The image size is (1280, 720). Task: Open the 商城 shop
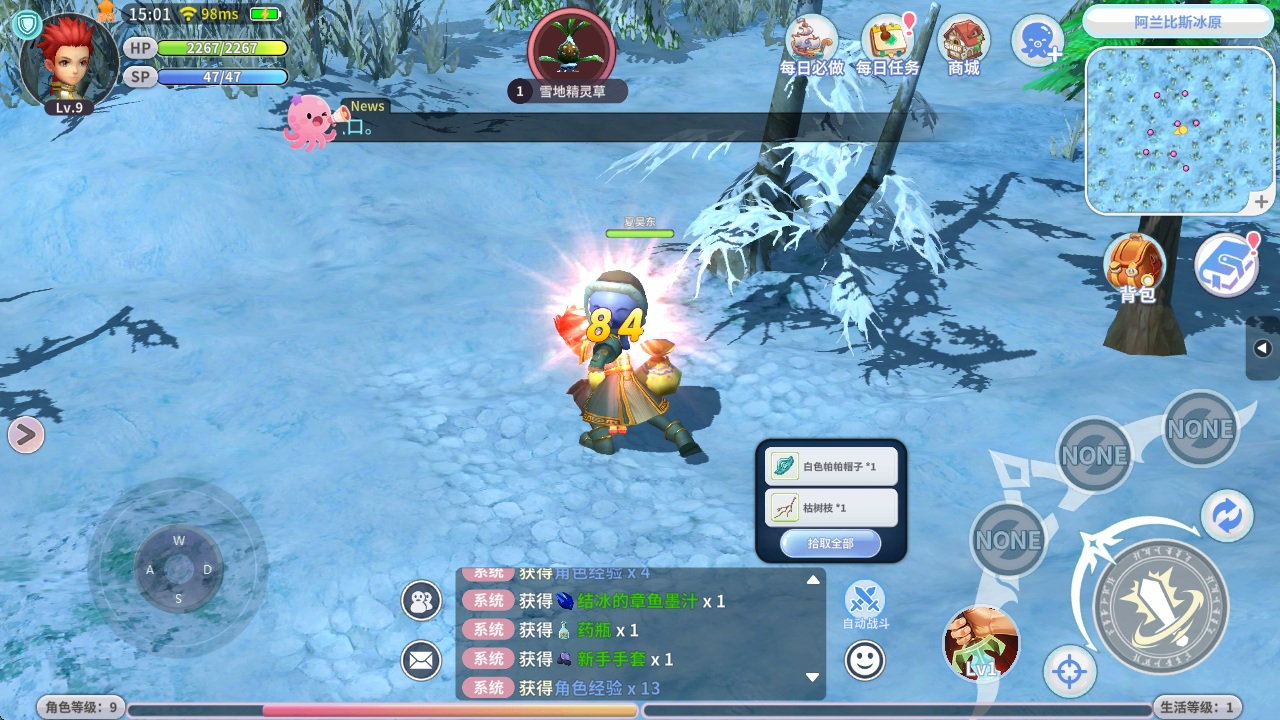point(963,45)
